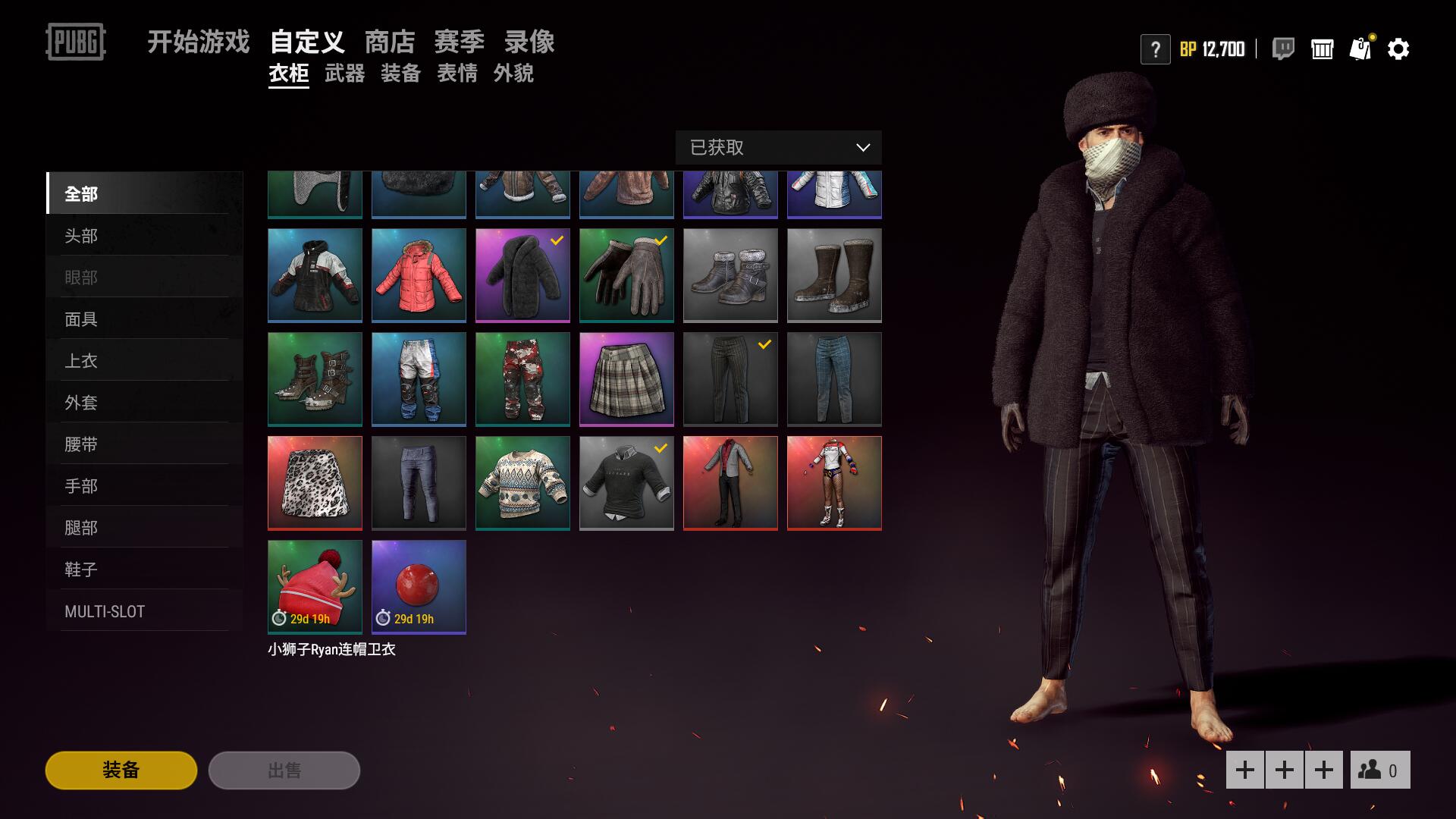Check BP balance of 12,700
The width and height of the screenshot is (1456, 819).
[x=1212, y=49]
